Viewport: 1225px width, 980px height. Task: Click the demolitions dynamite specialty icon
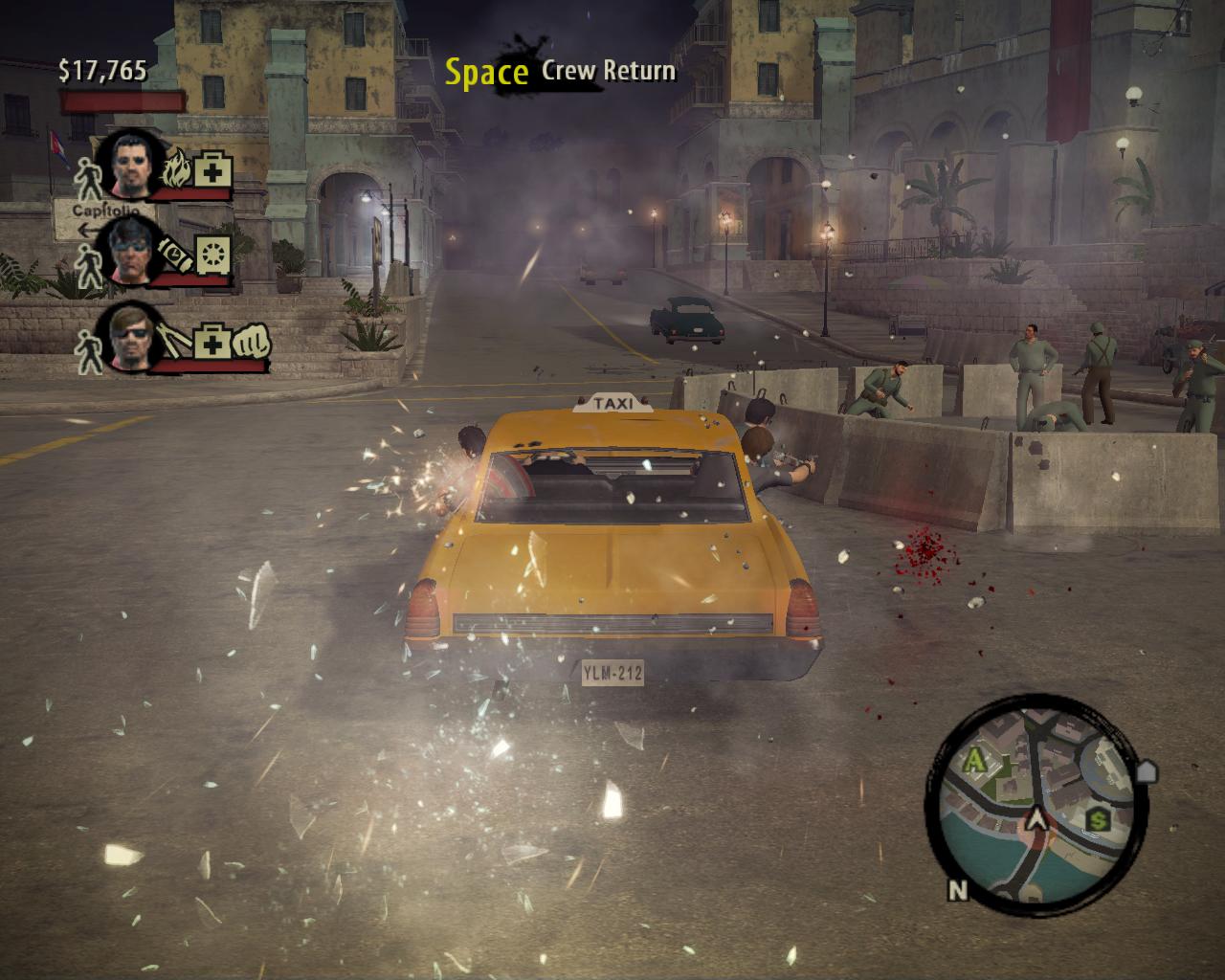pos(177,253)
